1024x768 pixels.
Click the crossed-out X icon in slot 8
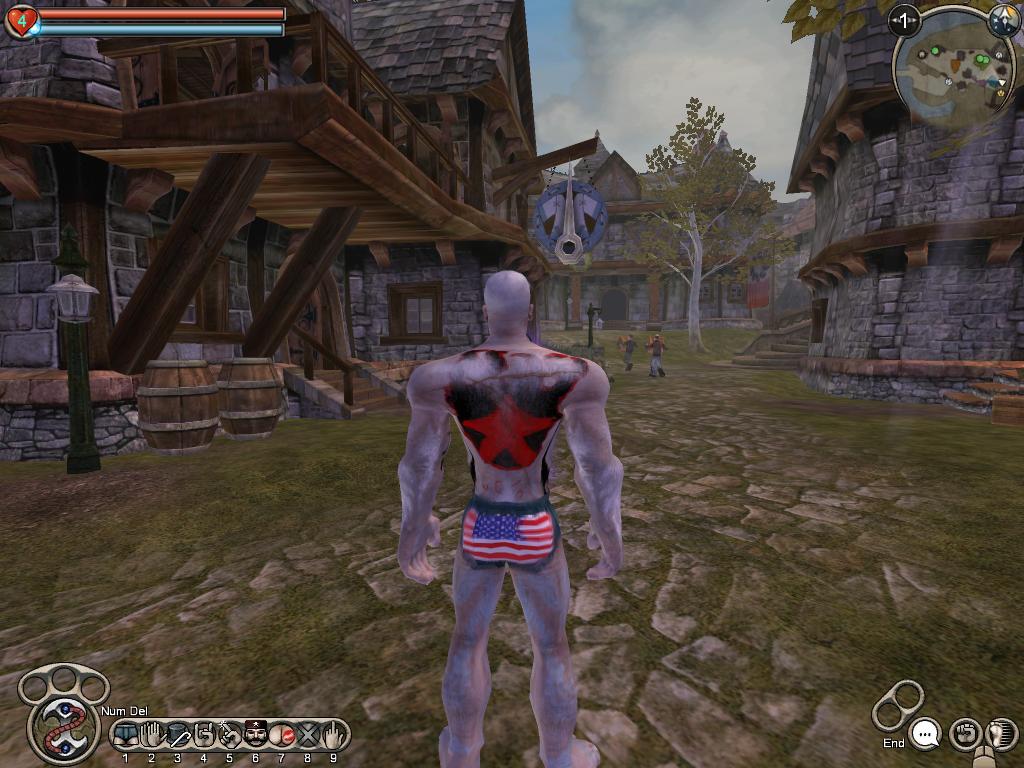307,736
